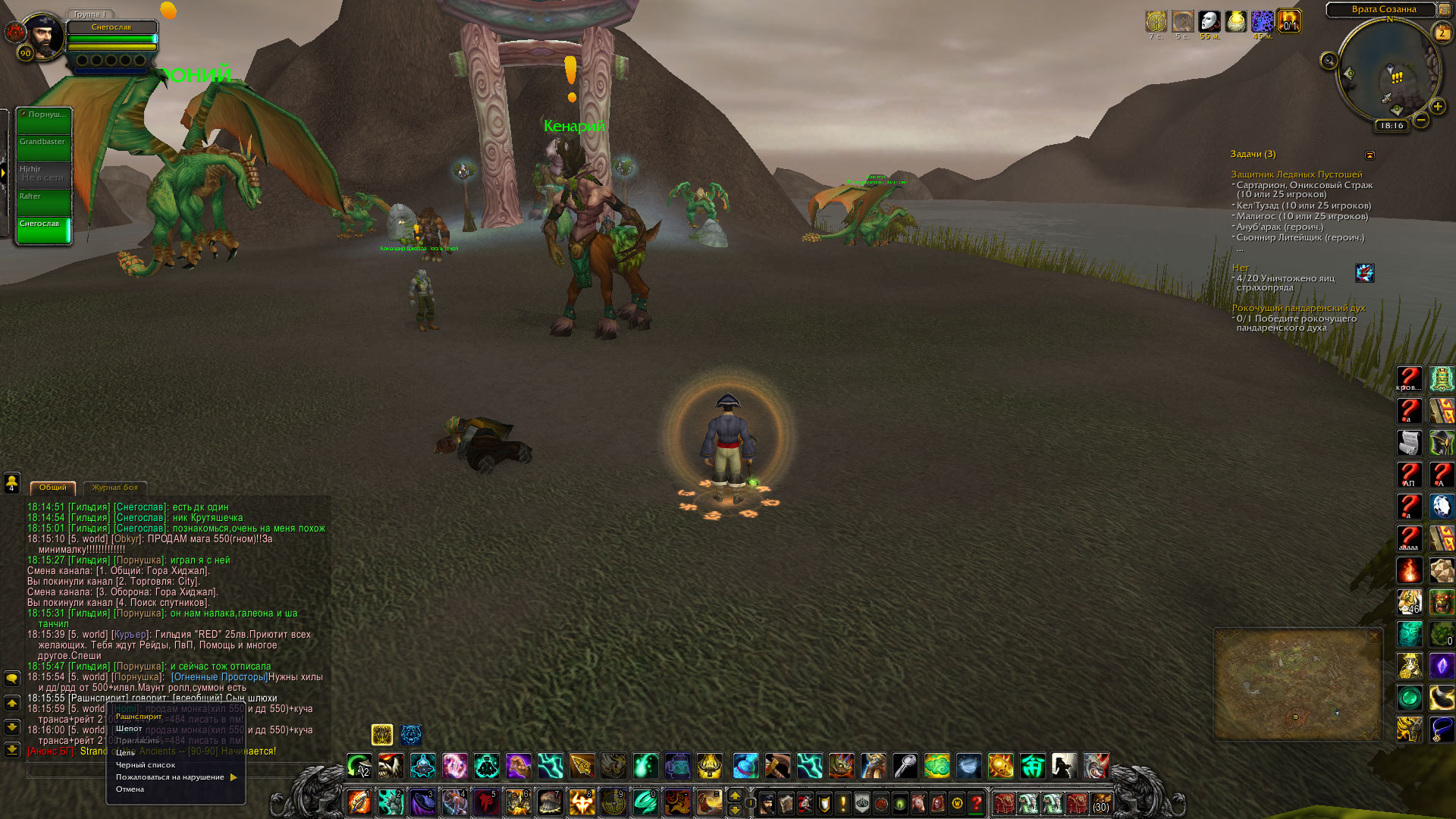Click the Снегослав player portrait
The image size is (1456, 819).
pos(44,36)
